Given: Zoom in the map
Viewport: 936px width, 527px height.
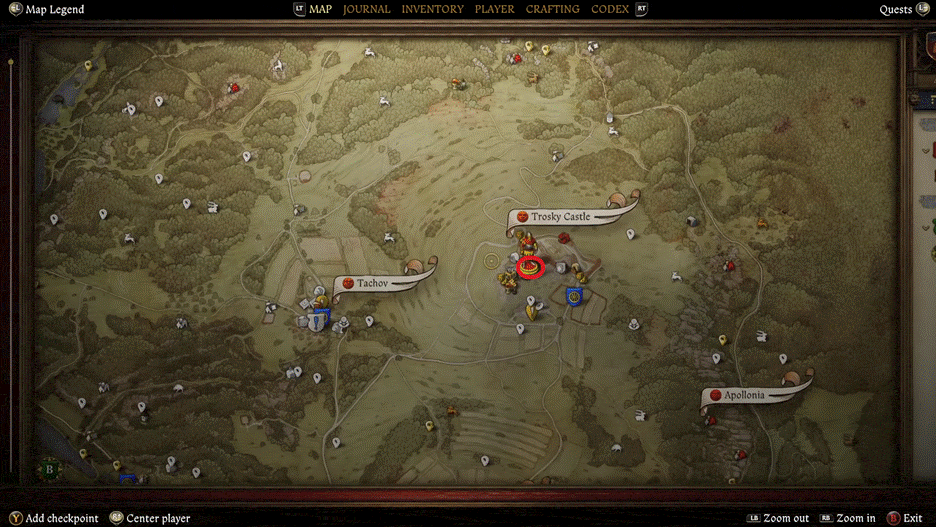Looking at the screenshot, I should coord(855,518).
